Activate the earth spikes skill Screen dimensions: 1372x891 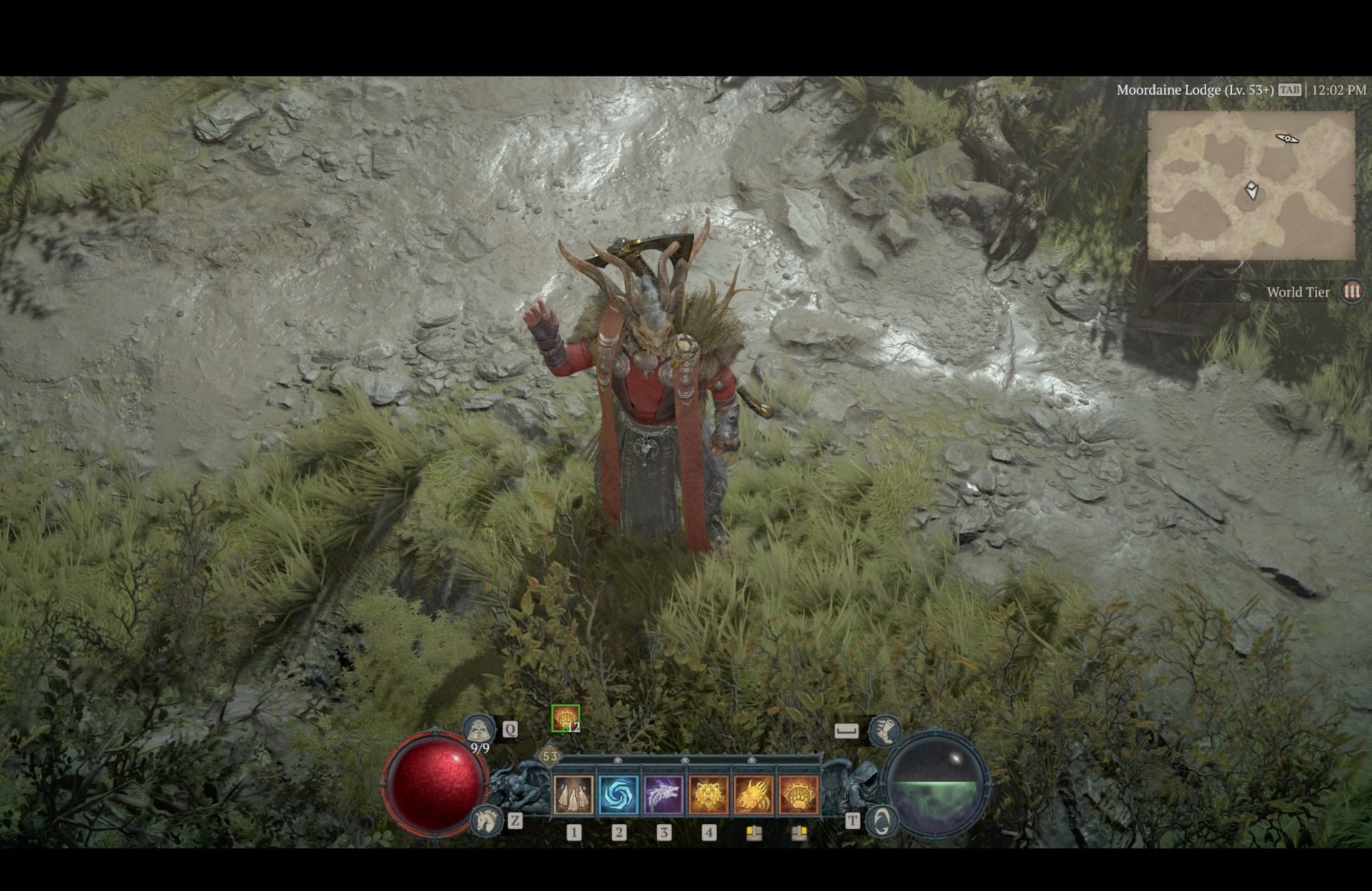(x=573, y=795)
